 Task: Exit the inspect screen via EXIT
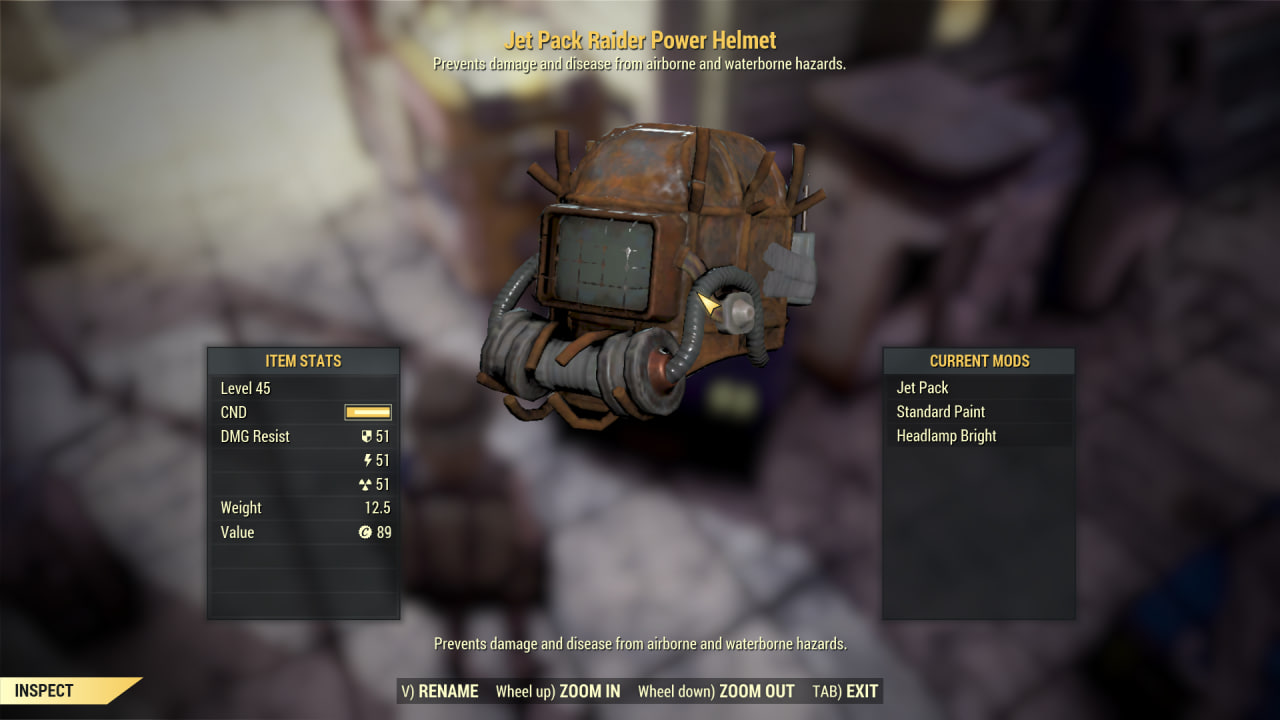click(846, 691)
